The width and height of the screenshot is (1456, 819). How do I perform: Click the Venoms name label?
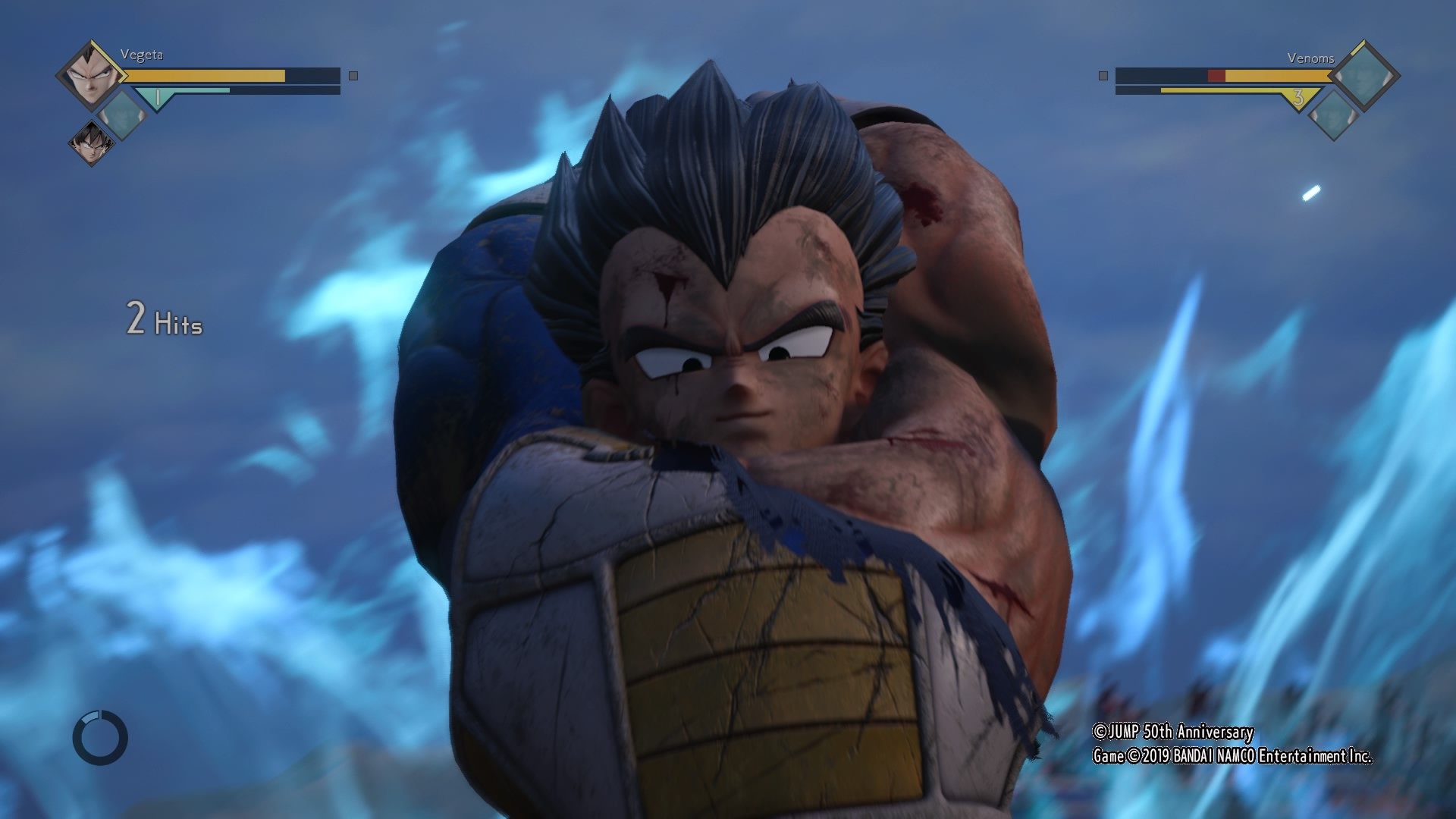(1311, 58)
